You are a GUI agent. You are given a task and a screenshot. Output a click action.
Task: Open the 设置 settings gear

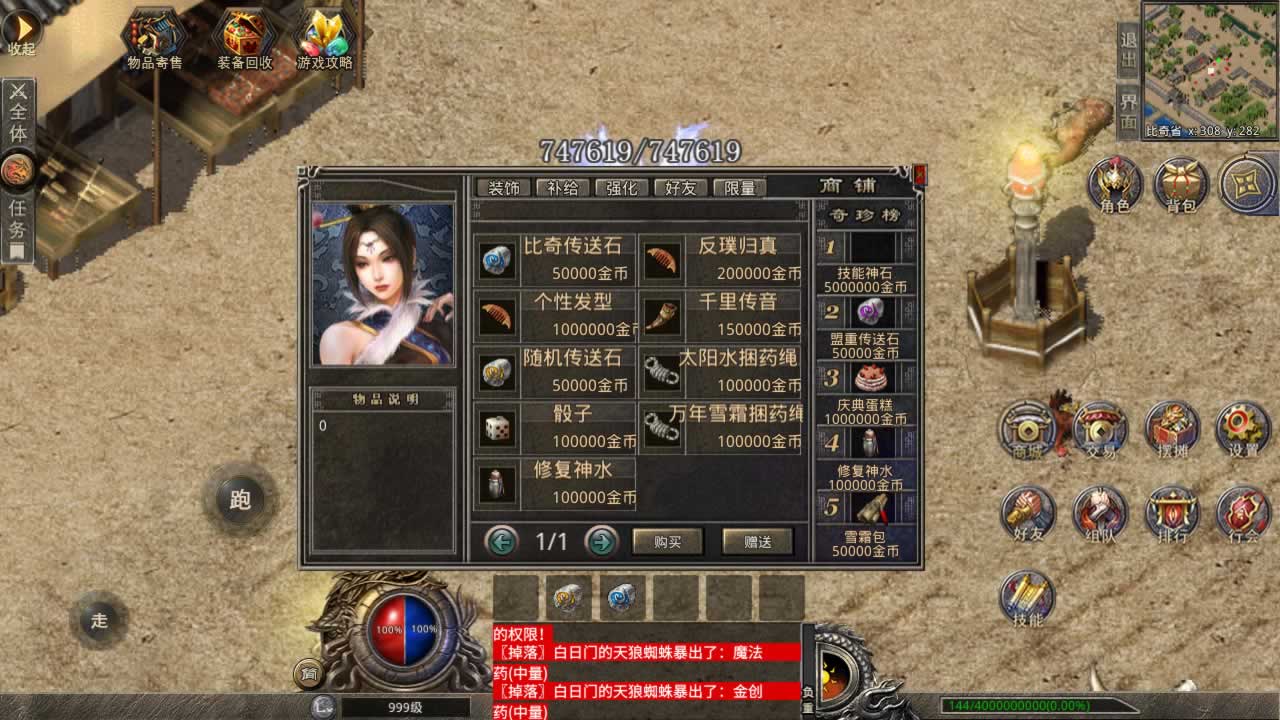point(1243,430)
